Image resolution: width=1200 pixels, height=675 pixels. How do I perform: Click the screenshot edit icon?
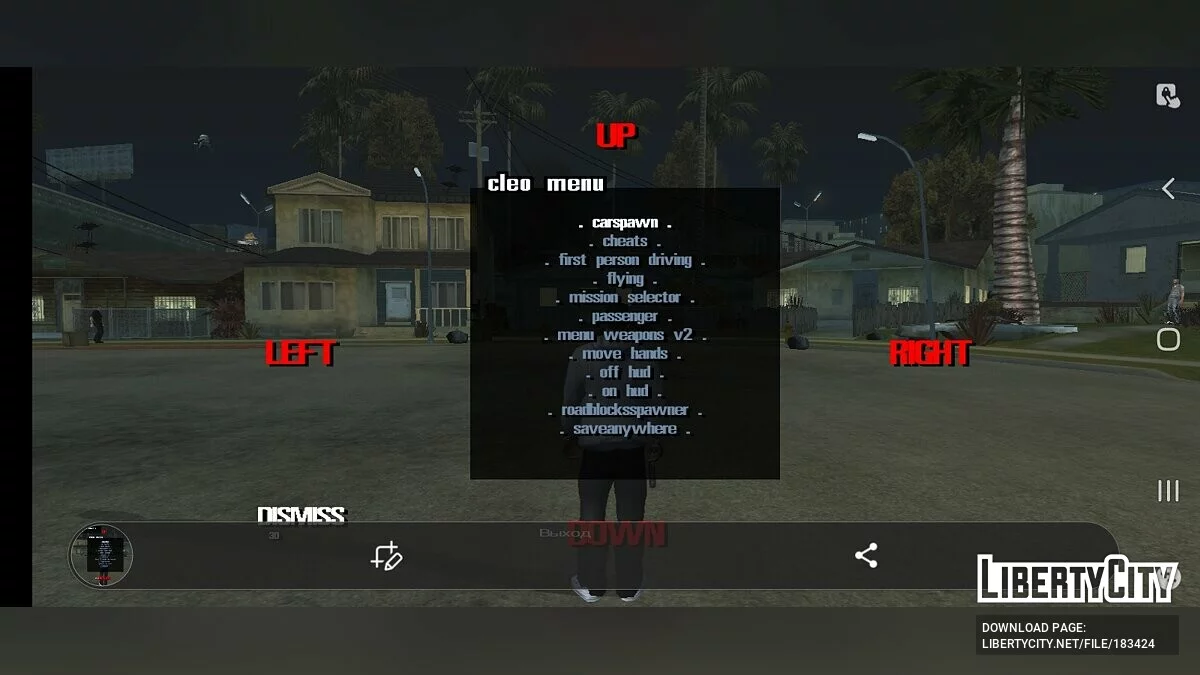click(386, 556)
